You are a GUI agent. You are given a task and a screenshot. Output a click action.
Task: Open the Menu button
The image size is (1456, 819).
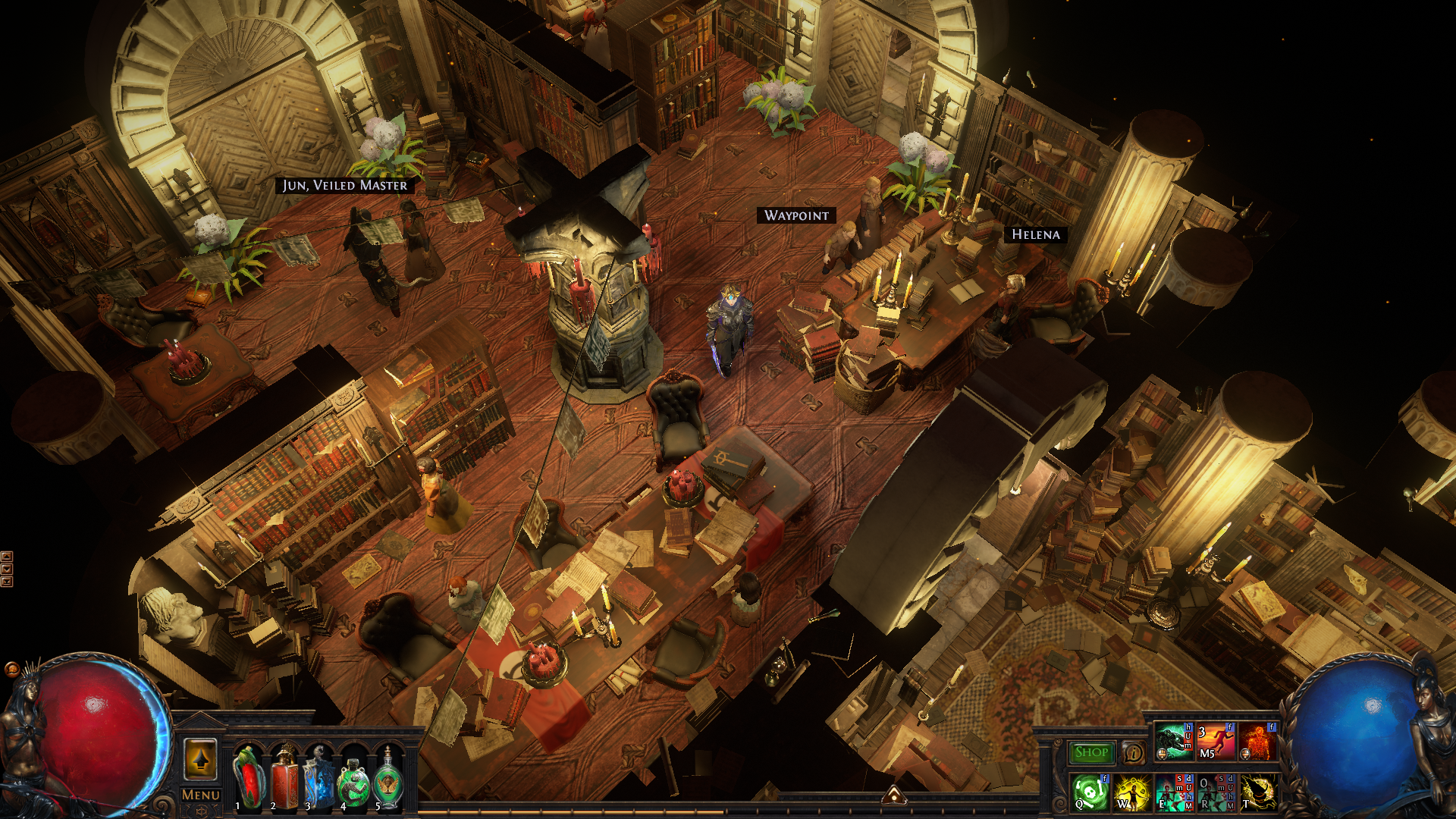point(201,795)
